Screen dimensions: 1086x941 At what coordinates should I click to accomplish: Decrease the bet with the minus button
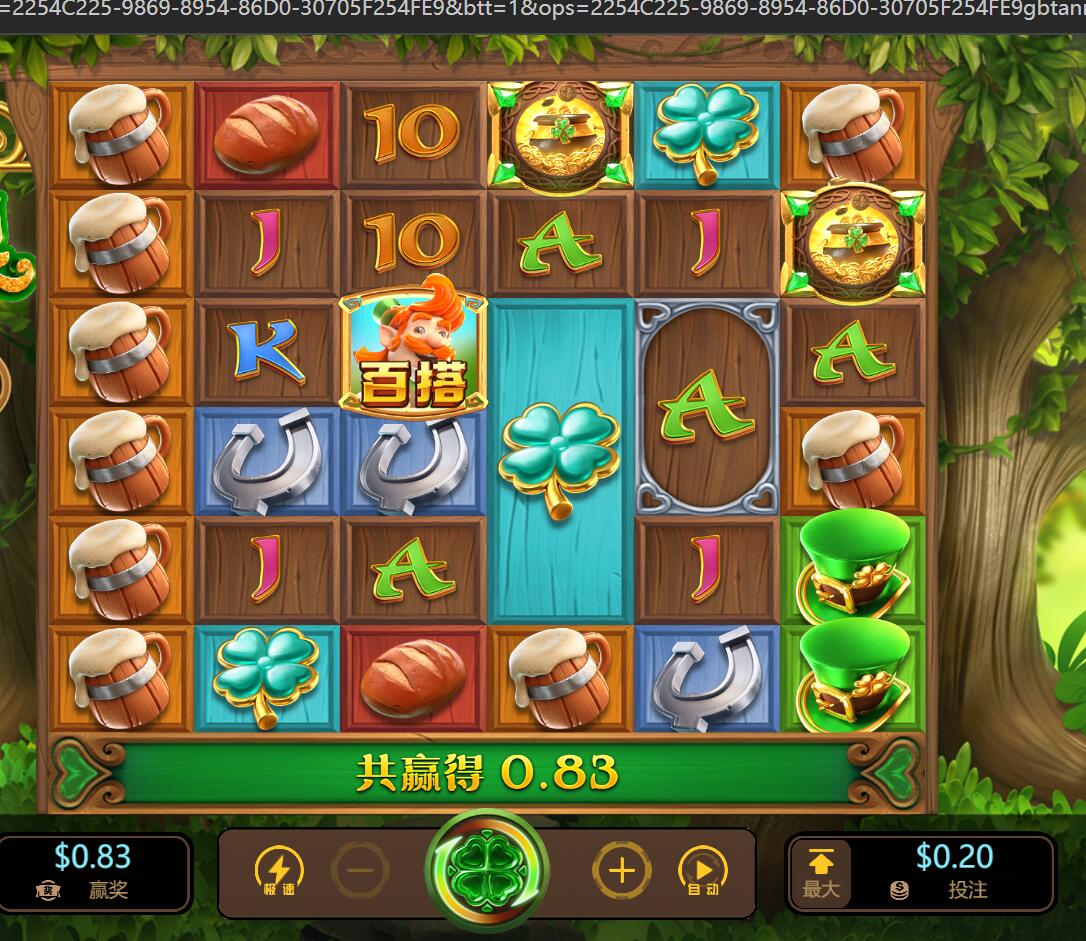click(360, 870)
